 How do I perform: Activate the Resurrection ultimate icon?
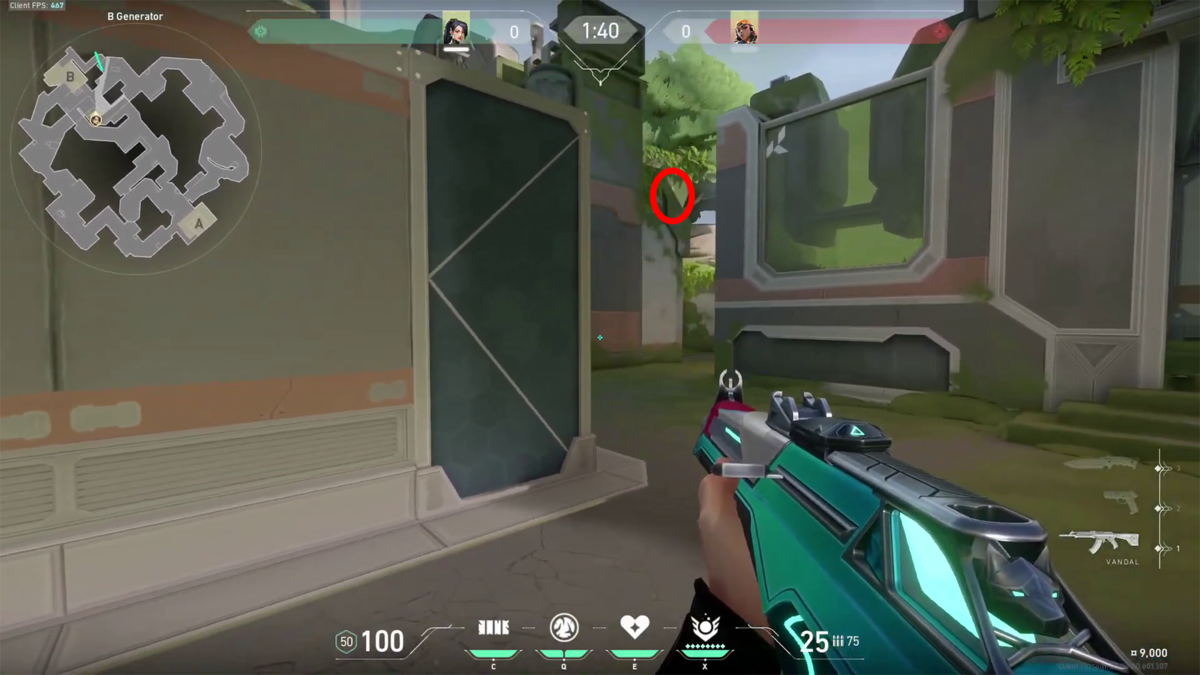click(705, 628)
